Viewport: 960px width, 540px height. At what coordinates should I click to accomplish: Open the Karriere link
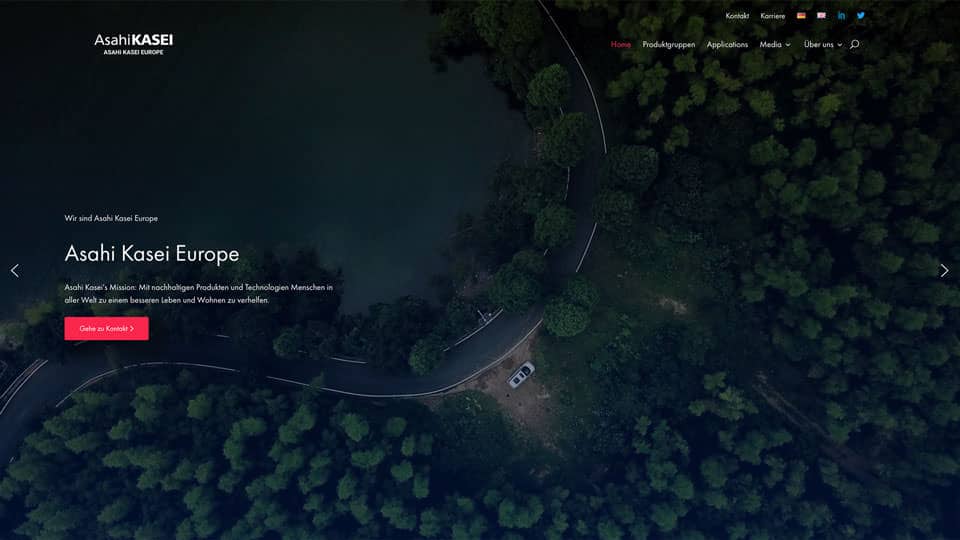772,16
